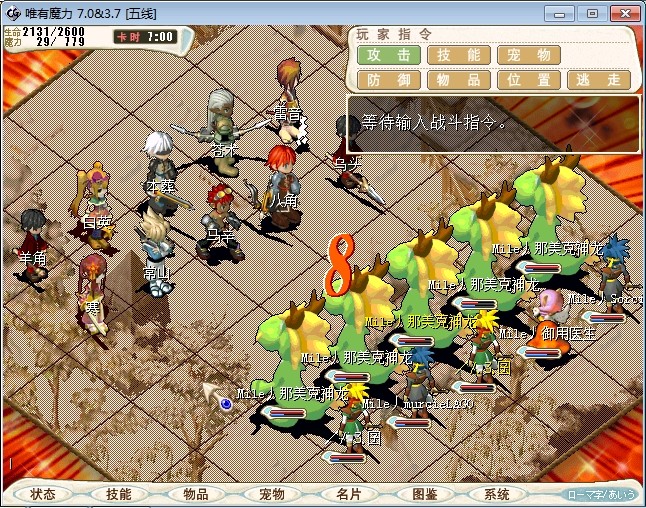Open the 图鉴 menu
Viewport: 646px width, 508px height.
tap(424, 494)
